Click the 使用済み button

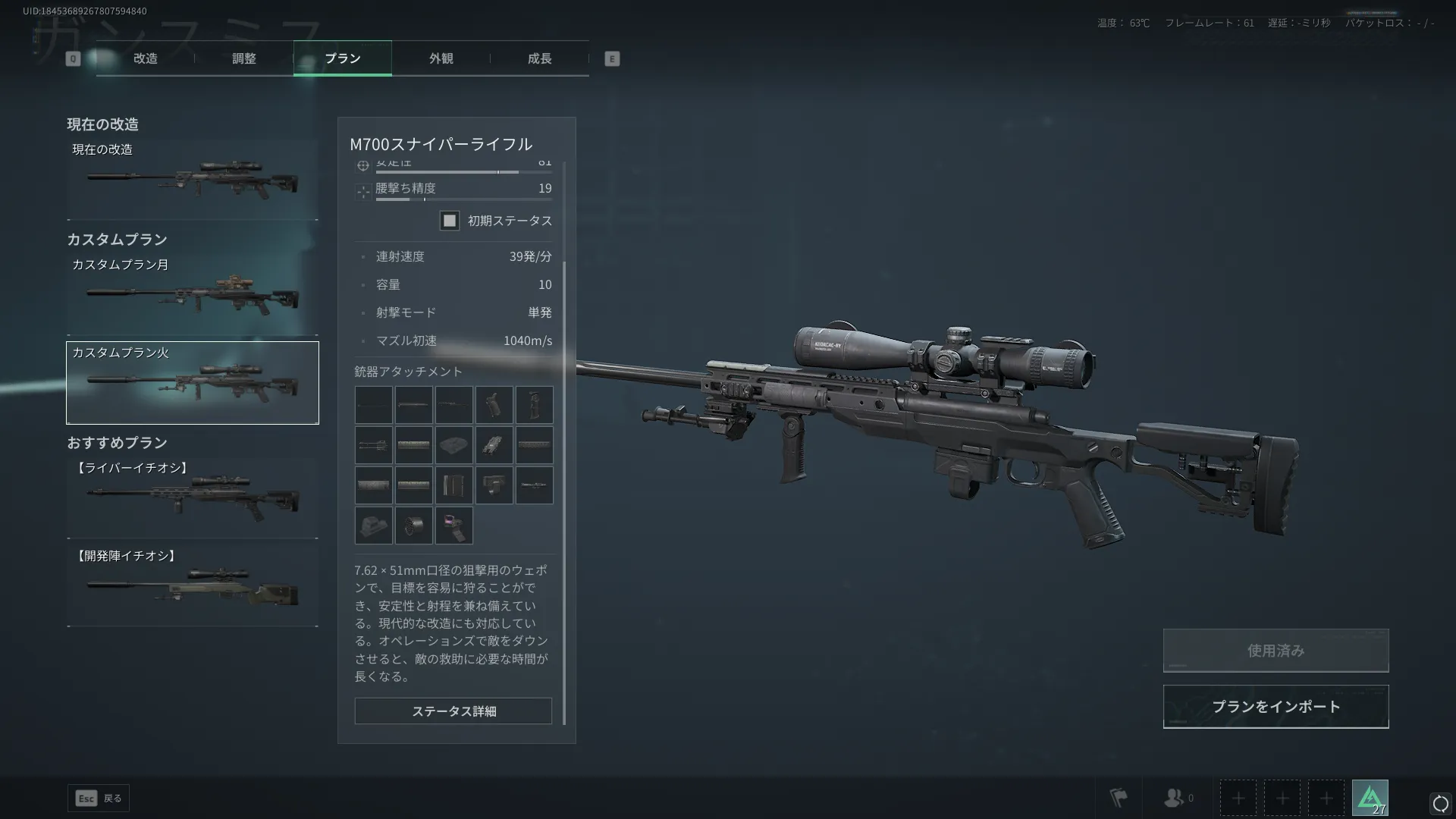point(1276,651)
